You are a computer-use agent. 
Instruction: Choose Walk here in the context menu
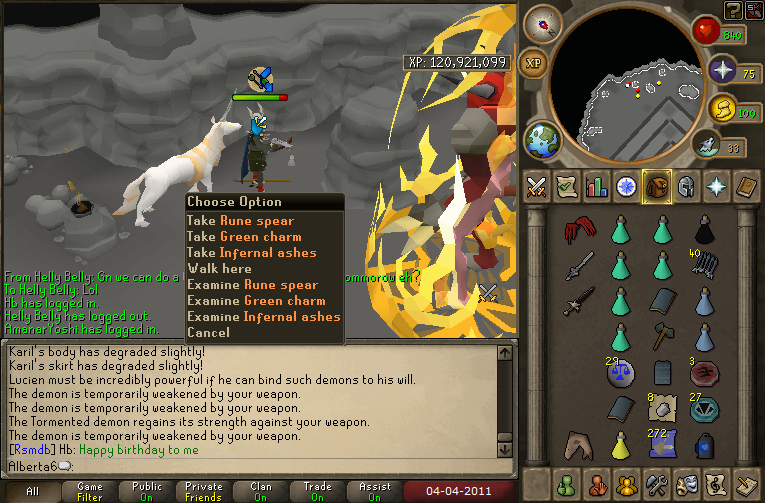click(219, 269)
